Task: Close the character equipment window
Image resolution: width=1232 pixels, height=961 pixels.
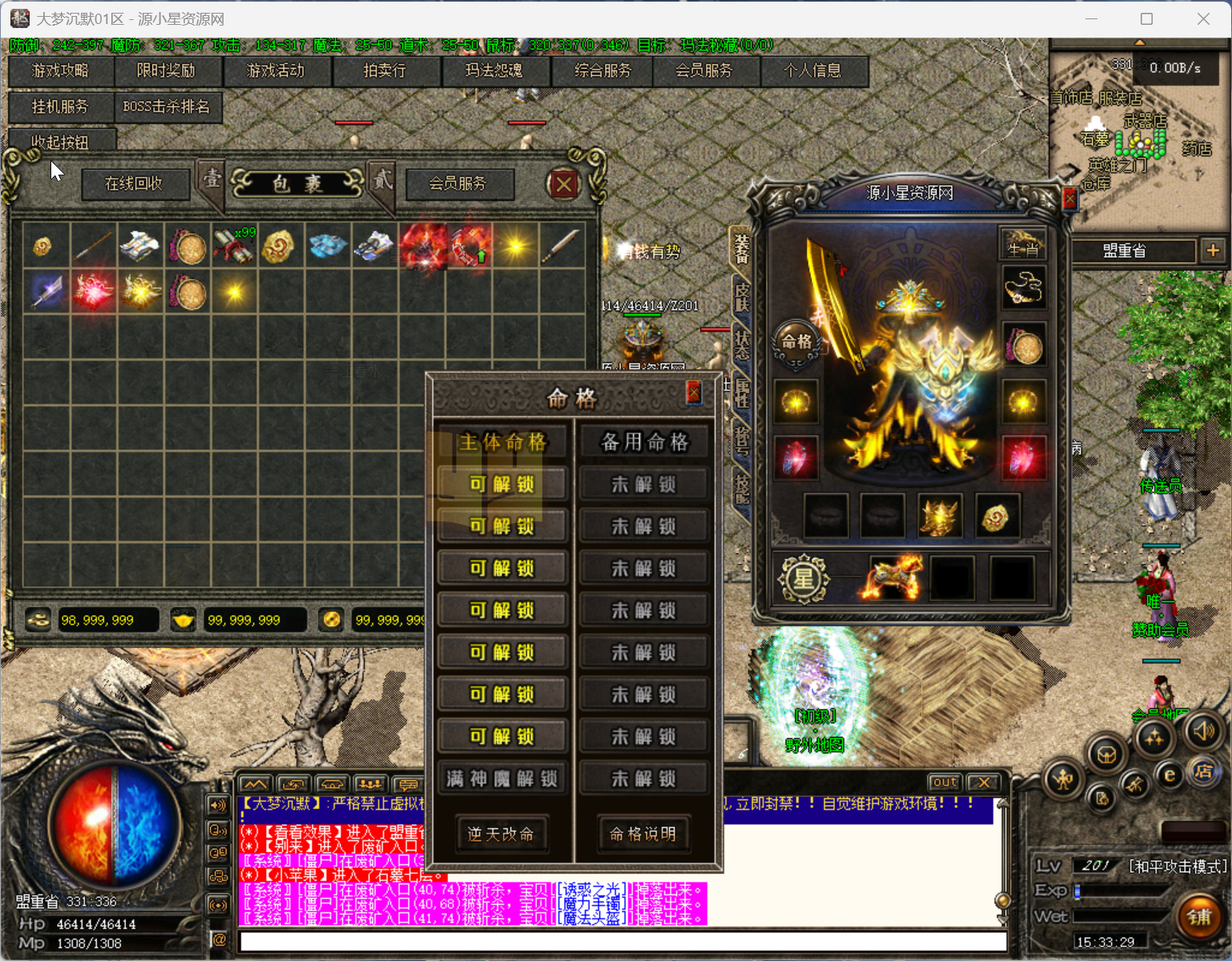Action: pos(1069,199)
